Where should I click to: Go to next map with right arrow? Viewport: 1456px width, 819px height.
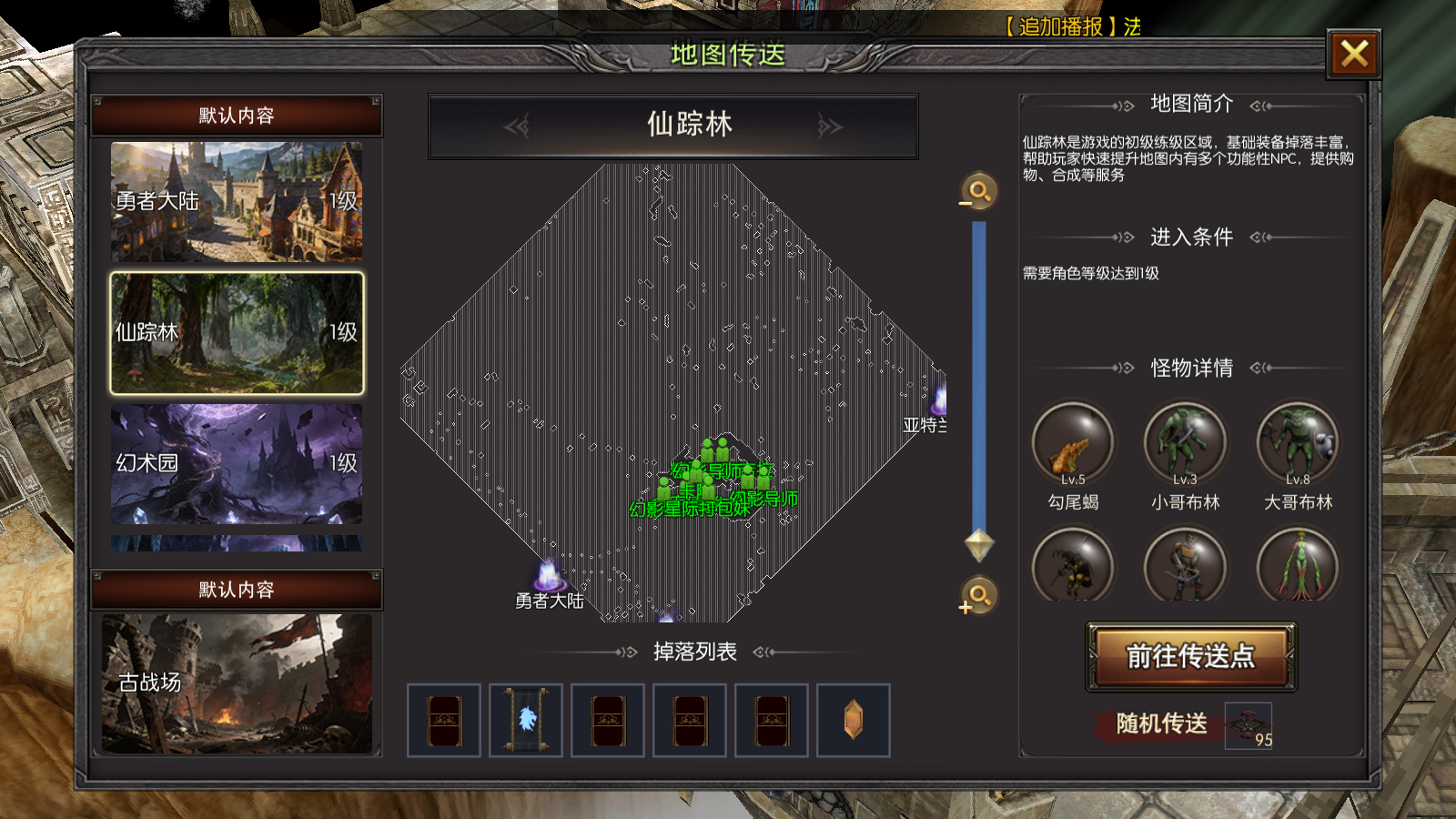(x=829, y=126)
